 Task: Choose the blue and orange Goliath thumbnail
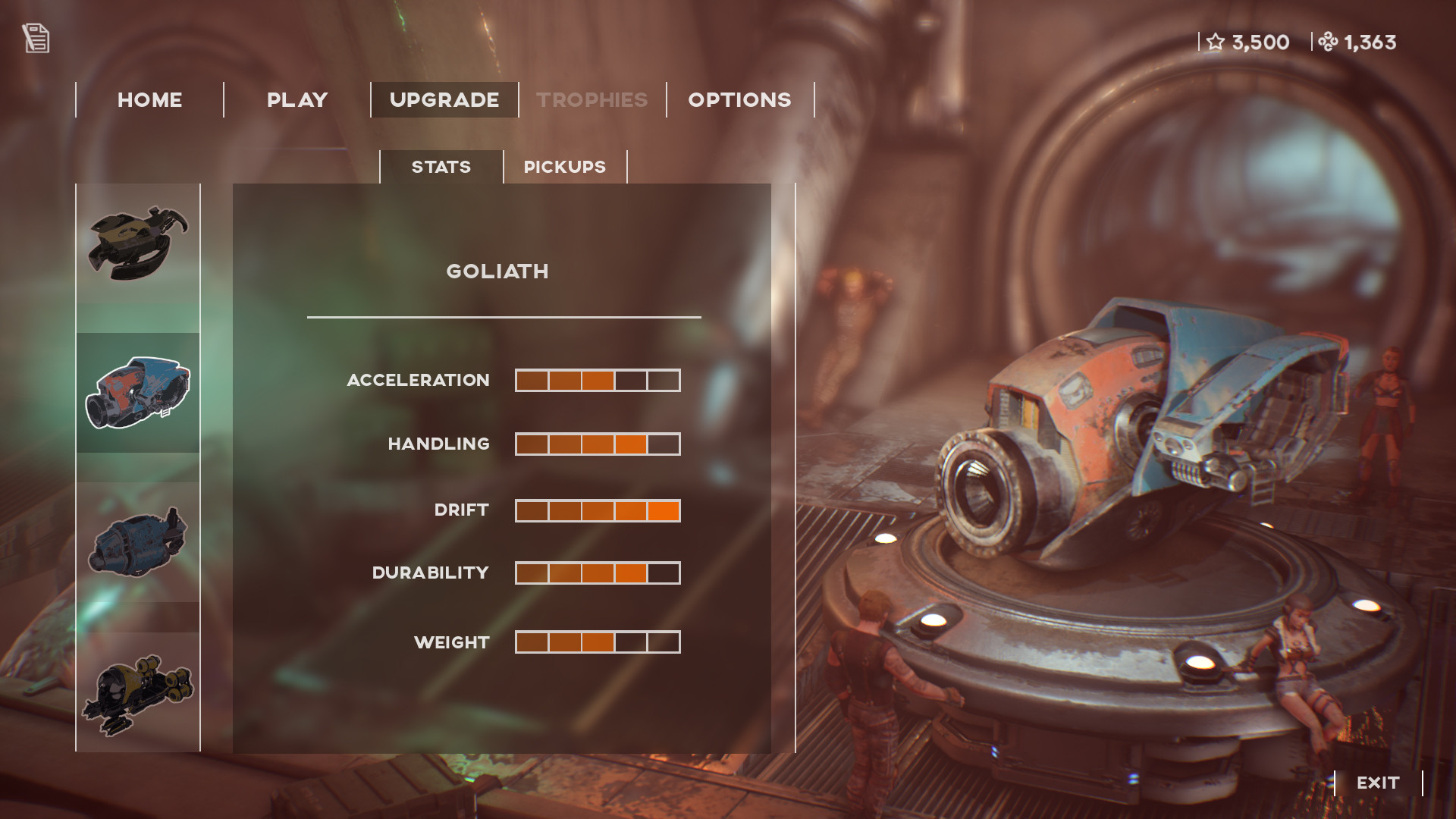pos(138,393)
